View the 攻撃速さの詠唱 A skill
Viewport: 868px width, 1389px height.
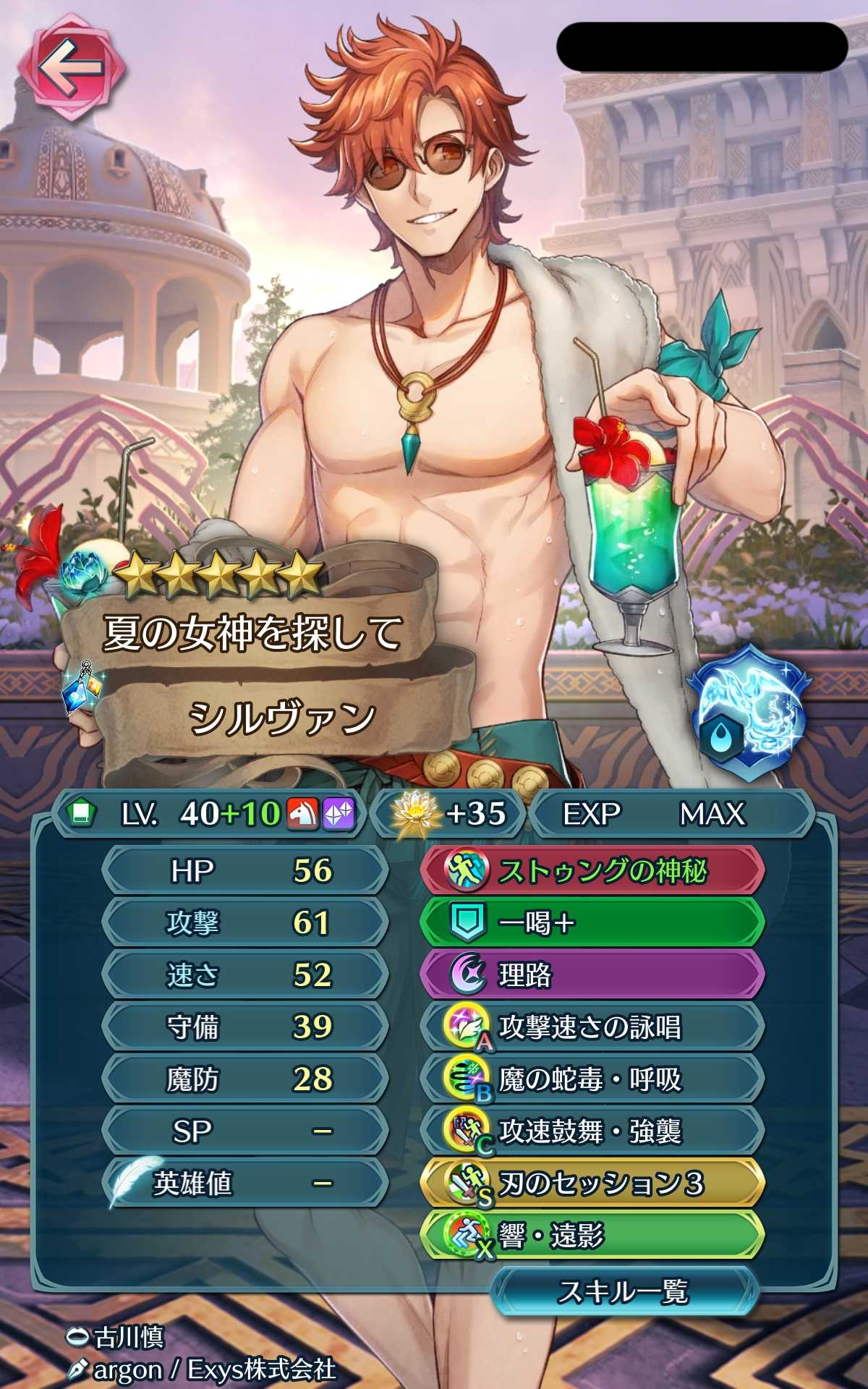click(592, 1027)
